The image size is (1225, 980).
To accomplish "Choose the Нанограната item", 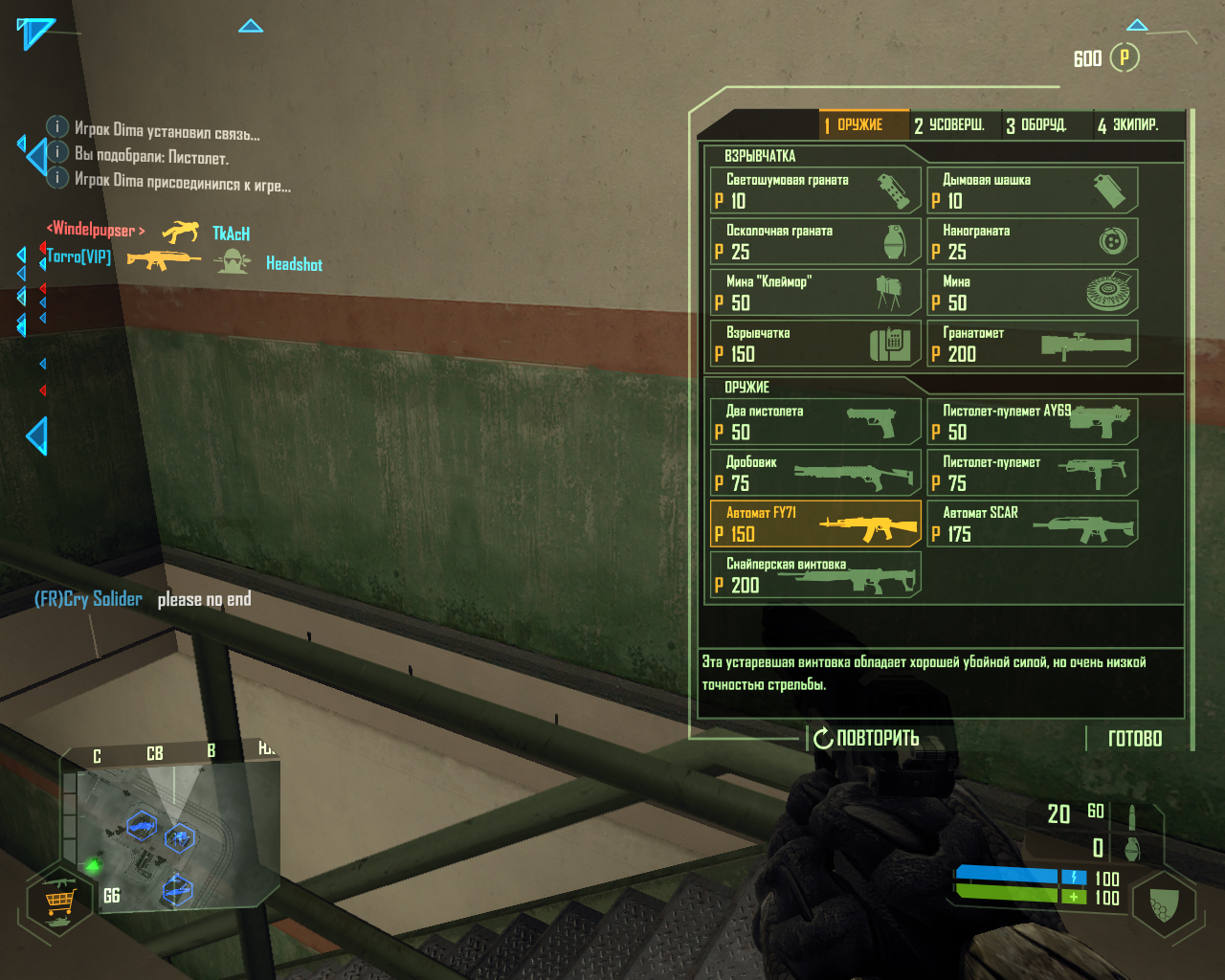I will (x=1032, y=241).
